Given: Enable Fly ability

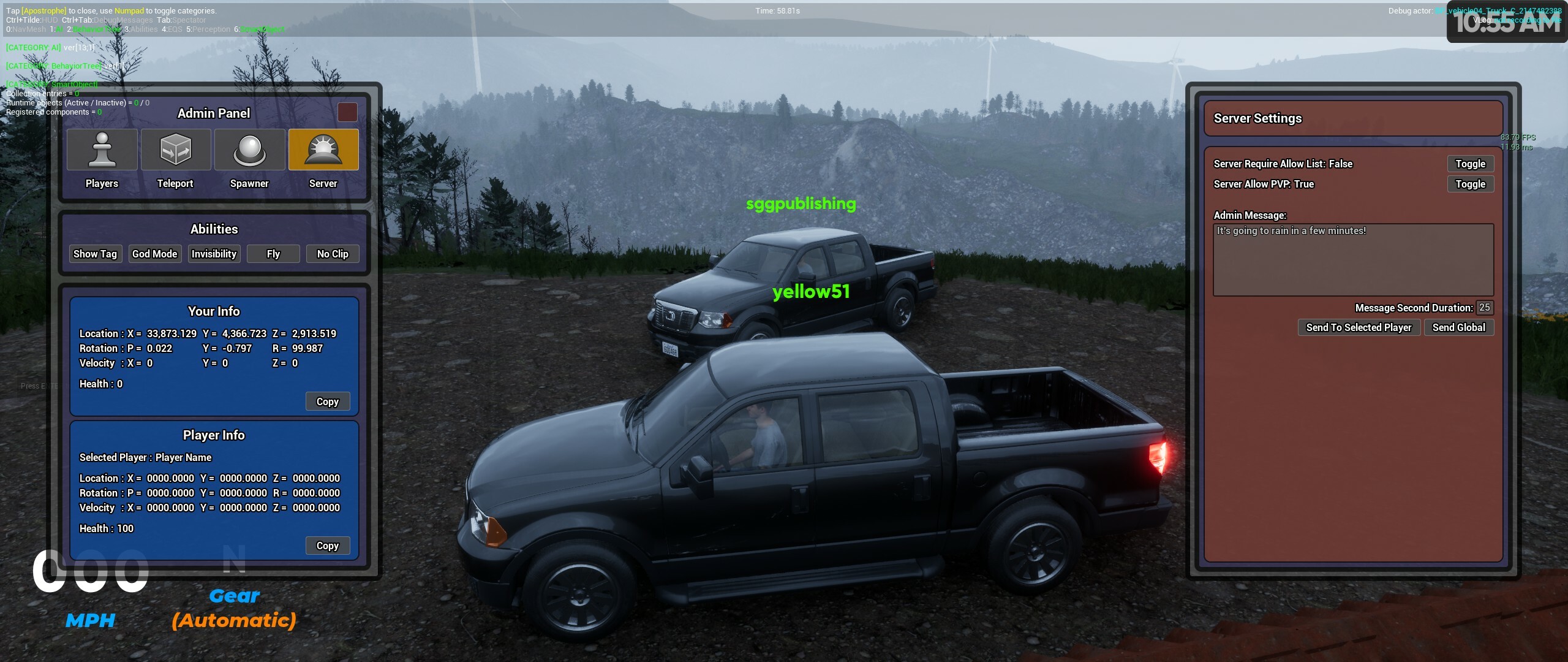Looking at the screenshot, I should coord(273,254).
